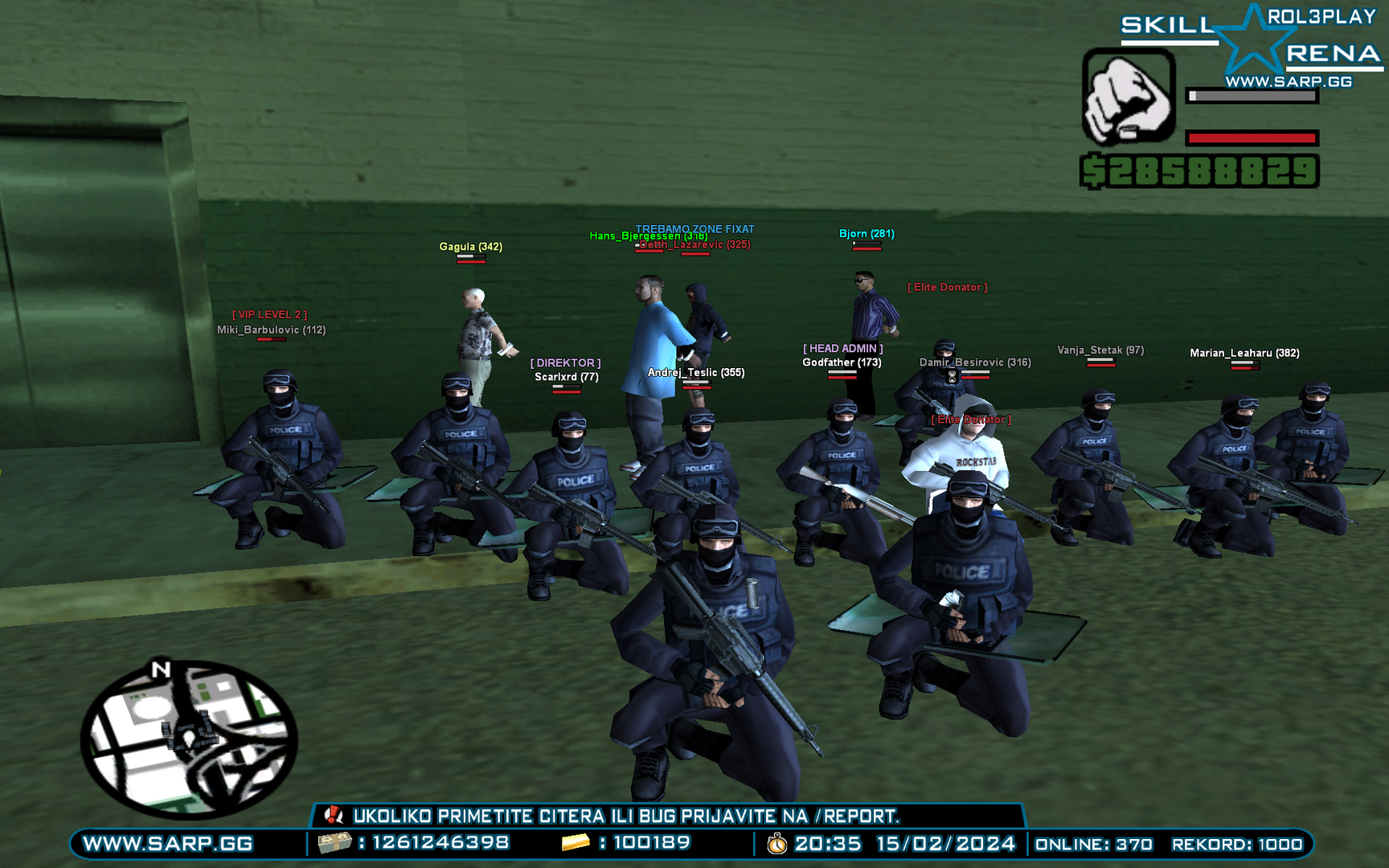The height and width of the screenshot is (868, 1389).
Task: Select the REKORD: 1000 counter
Action: click(x=1238, y=845)
